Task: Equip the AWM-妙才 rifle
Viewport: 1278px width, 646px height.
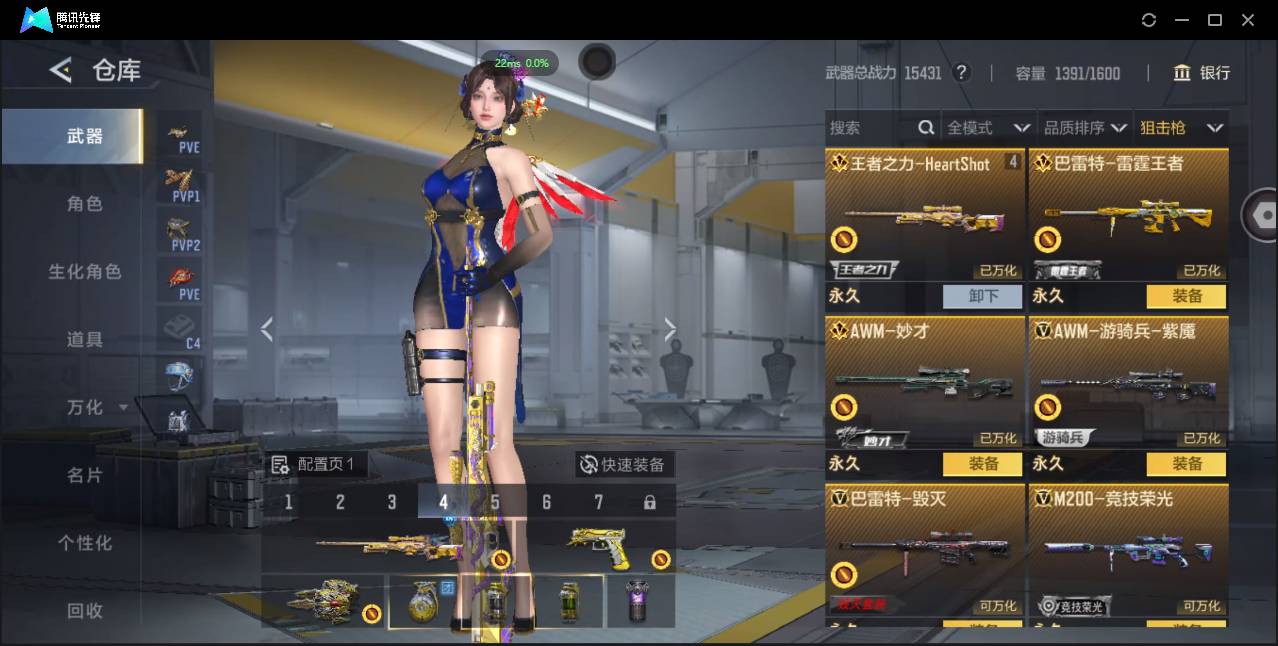Action: (x=982, y=464)
